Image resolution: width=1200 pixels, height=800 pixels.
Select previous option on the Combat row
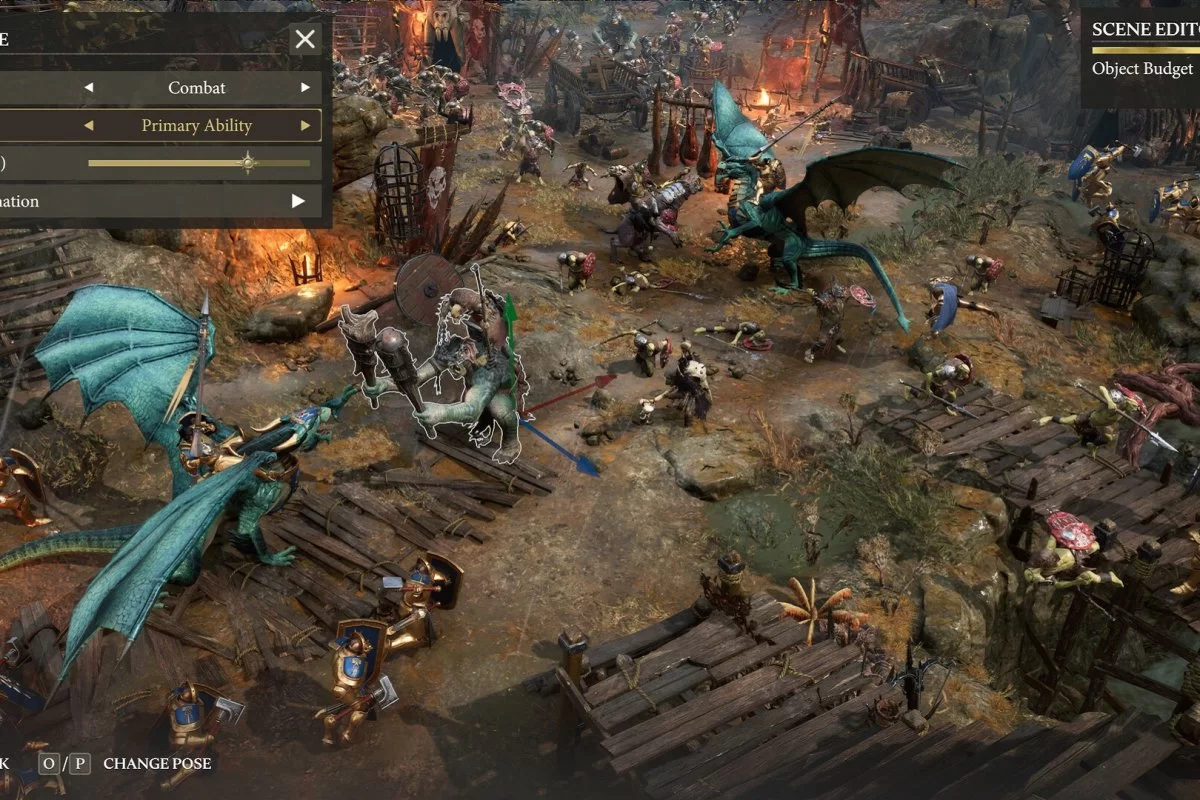[88, 88]
